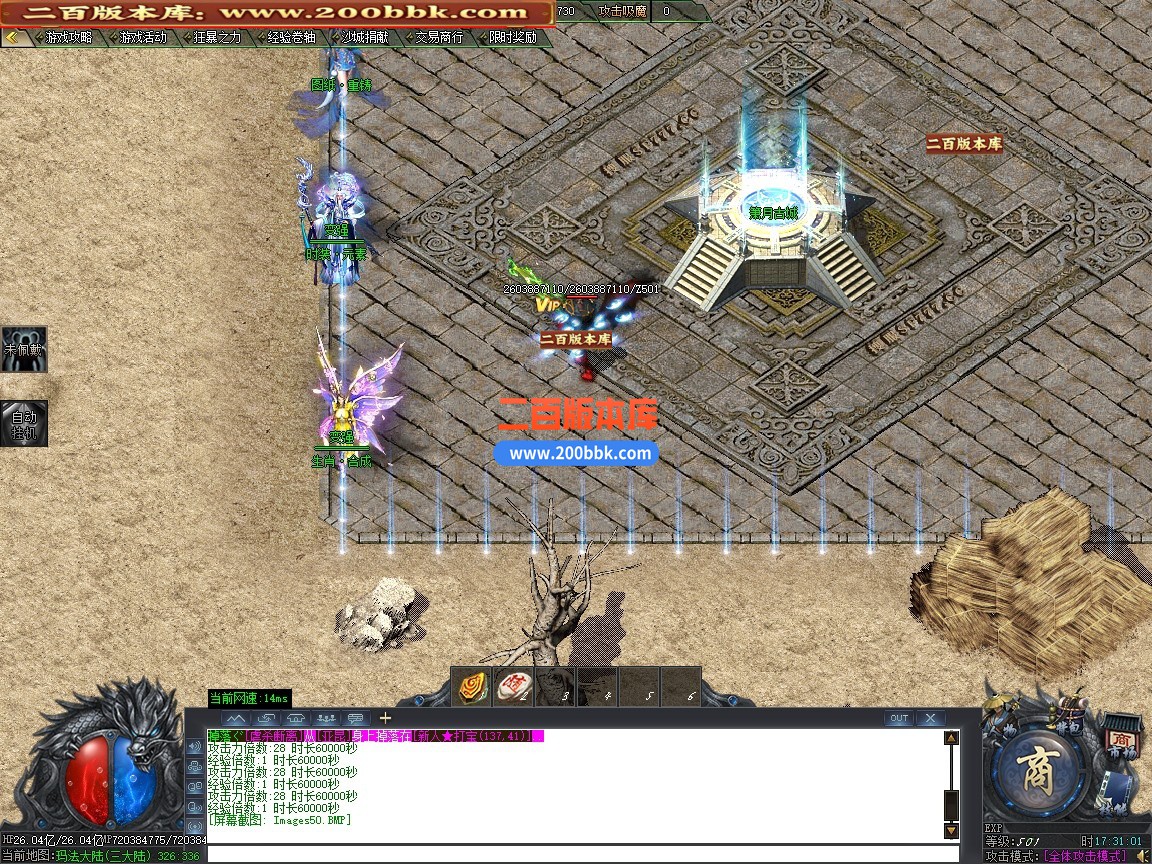
Task: Click the OUT button on the chat panel
Action: coord(899,718)
